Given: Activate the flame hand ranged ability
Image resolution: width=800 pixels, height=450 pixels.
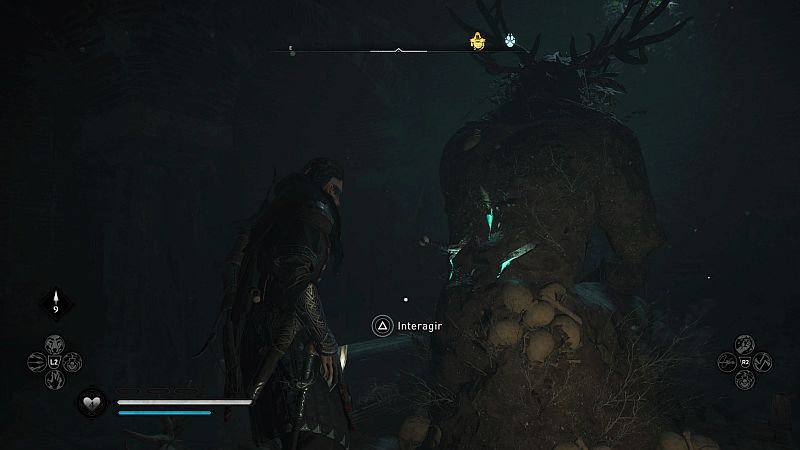Looking at the screenshot, I should click(56, 379).
